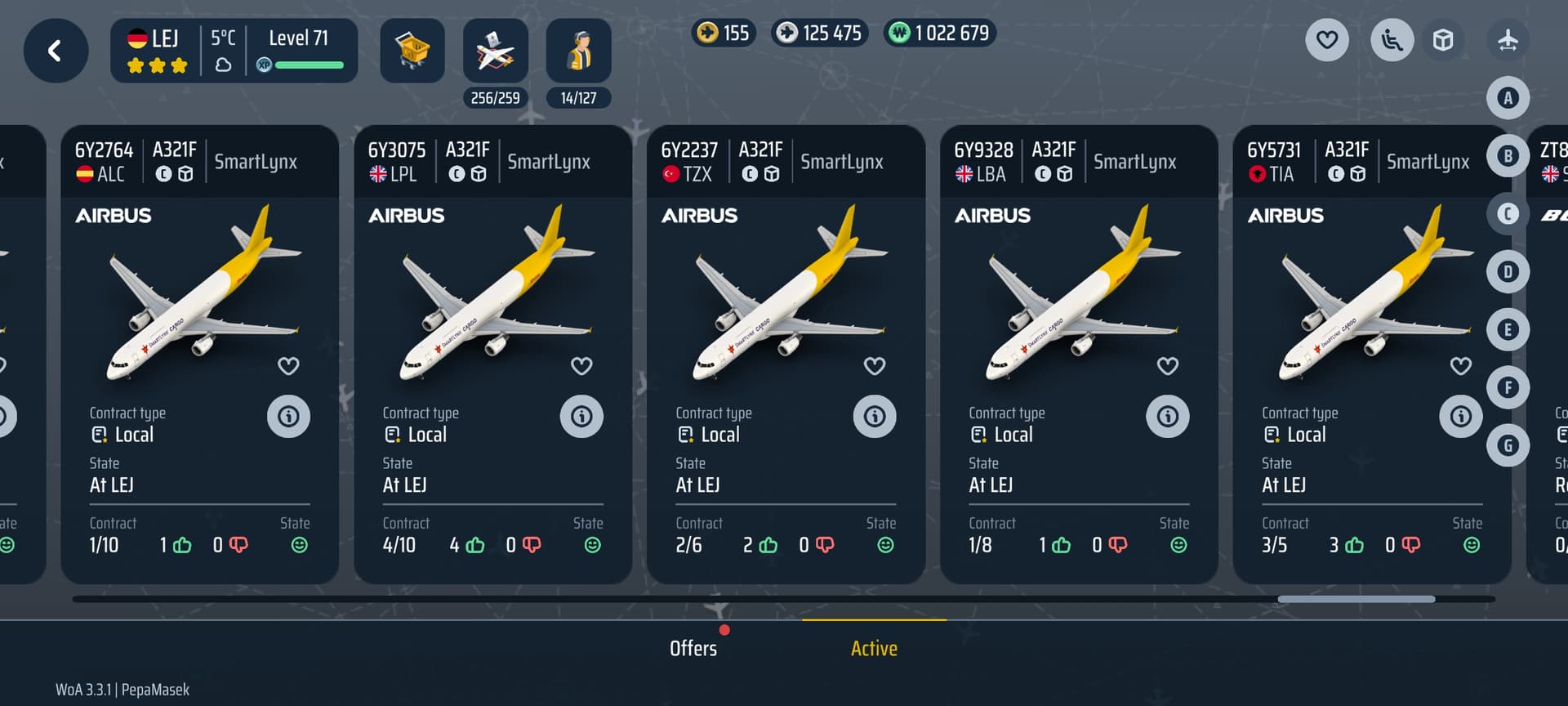This screenshot has height=706, width=1568.
Task: Go back with the arrow button
Action: click(x=56, y=51)
